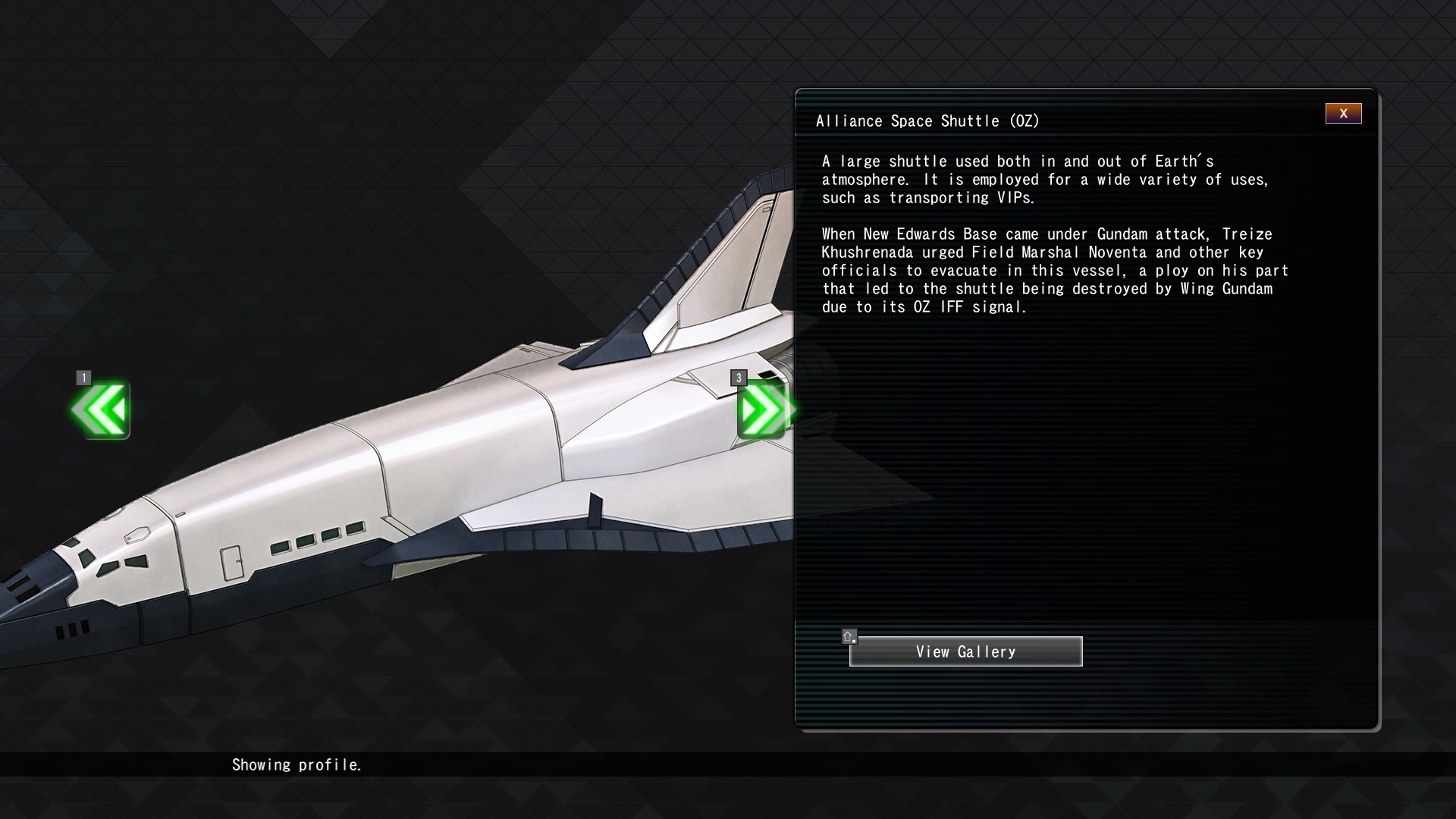Close the Alliance Space Shuttle profile panel
1456x819 pixels.
[1343, 114]
